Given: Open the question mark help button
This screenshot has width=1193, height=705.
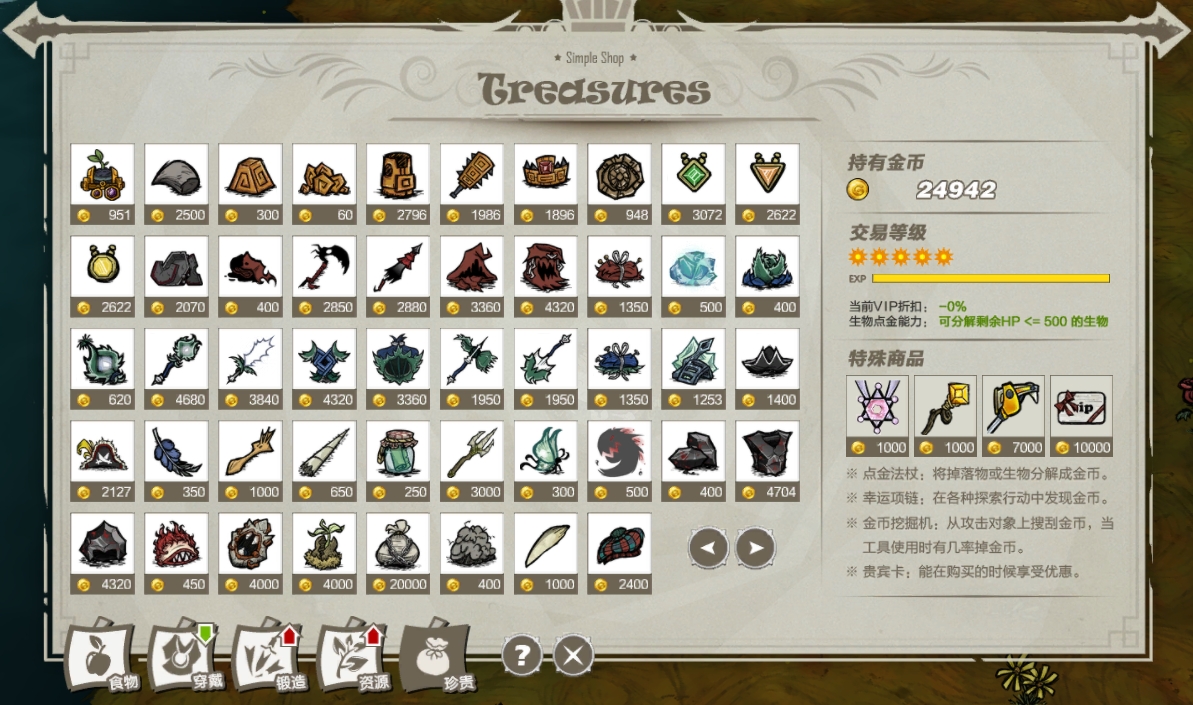Looking at the screenshot, I should 522,656.
